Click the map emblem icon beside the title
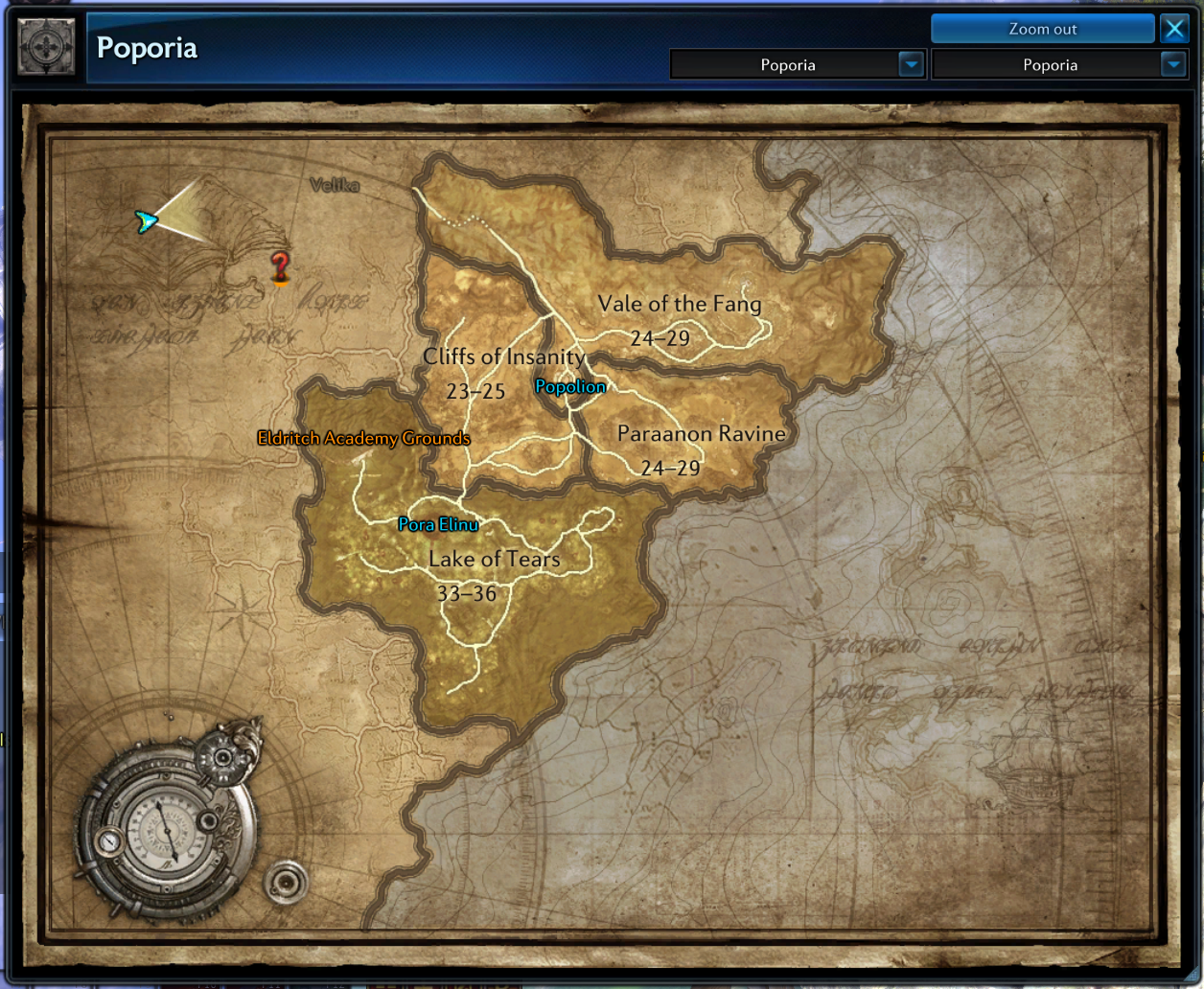This screenshot has width=1204, height=989. (46, 47)
